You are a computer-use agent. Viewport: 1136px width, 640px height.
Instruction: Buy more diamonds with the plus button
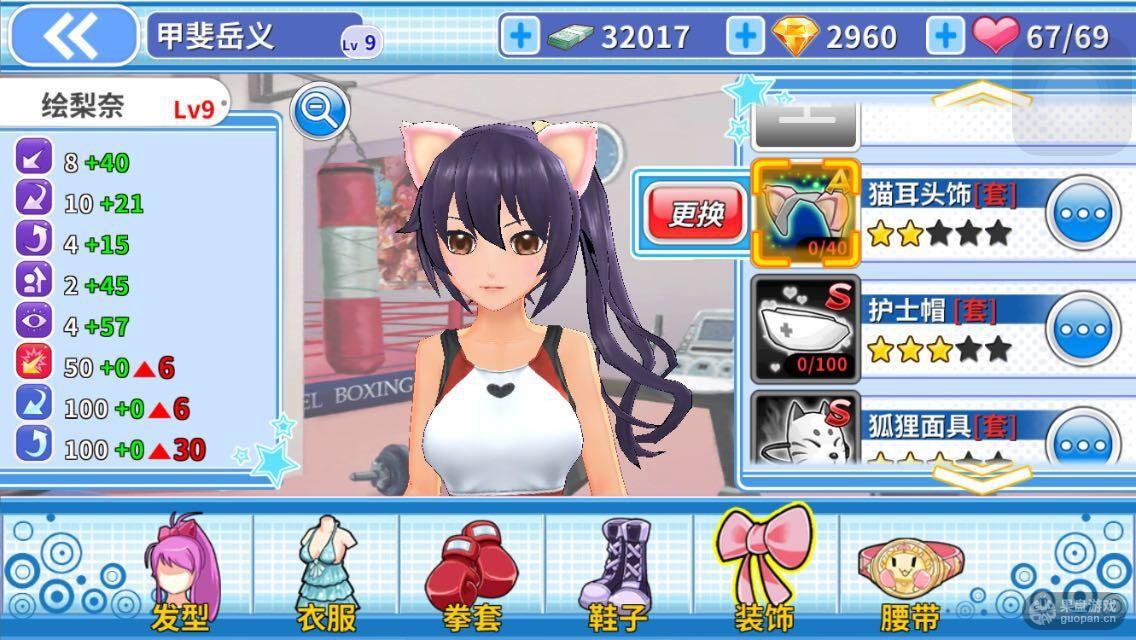point(744,37)
